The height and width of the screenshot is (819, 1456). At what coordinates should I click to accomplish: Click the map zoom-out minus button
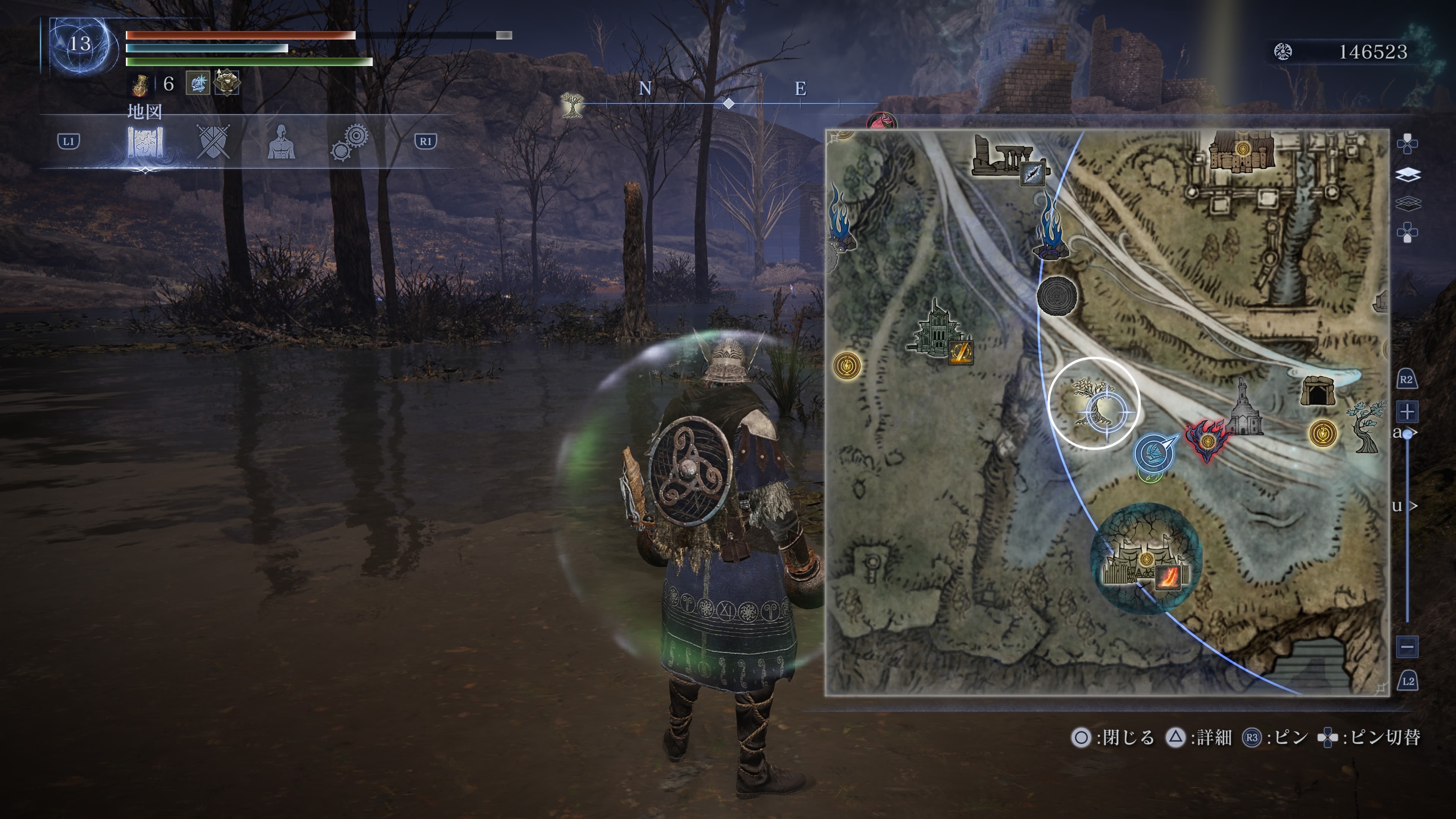pos(1407,646)
